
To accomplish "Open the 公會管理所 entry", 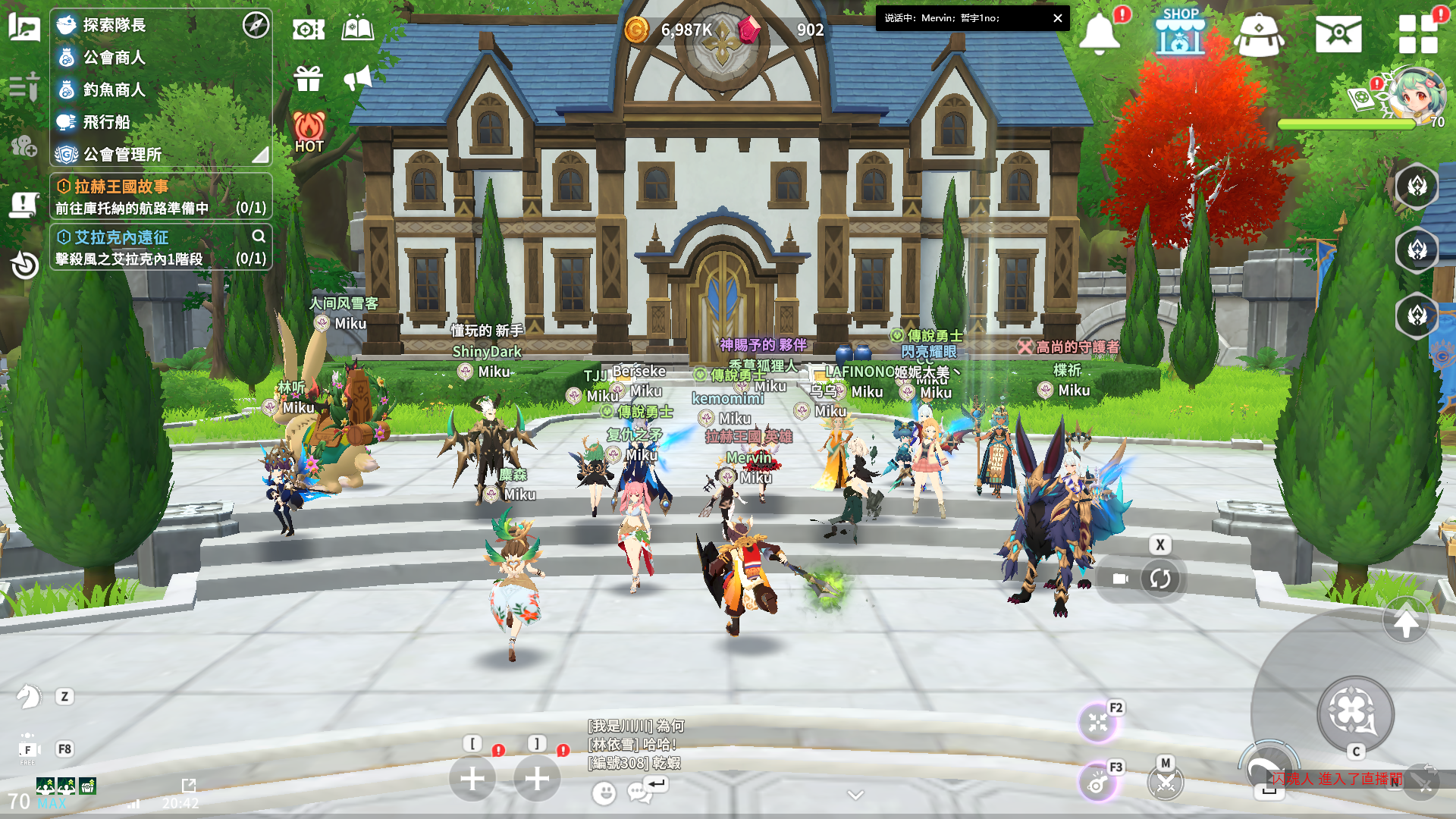I will coord(121,155).
